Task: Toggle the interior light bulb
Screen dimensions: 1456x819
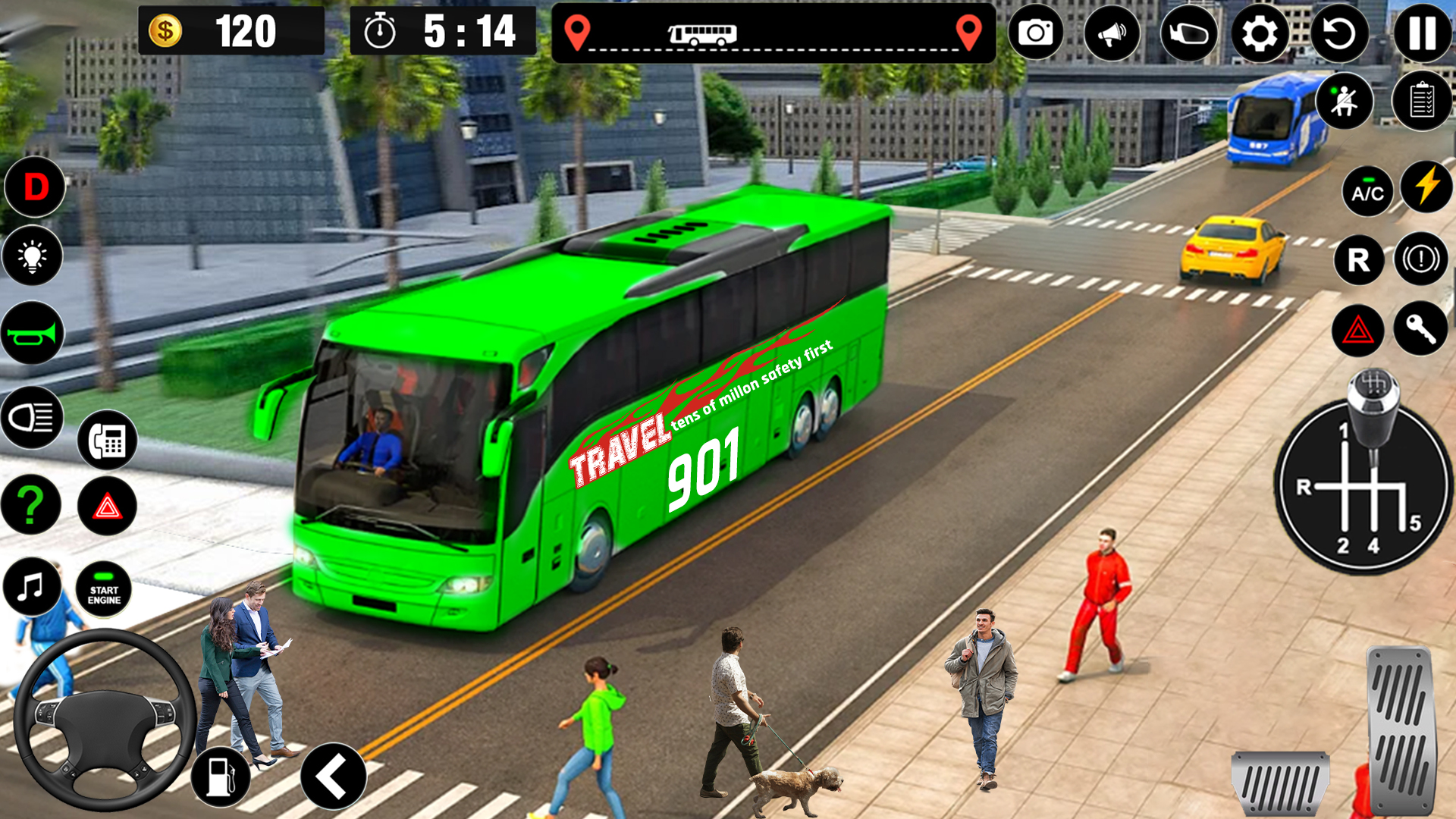Action: tap(32, 256)
